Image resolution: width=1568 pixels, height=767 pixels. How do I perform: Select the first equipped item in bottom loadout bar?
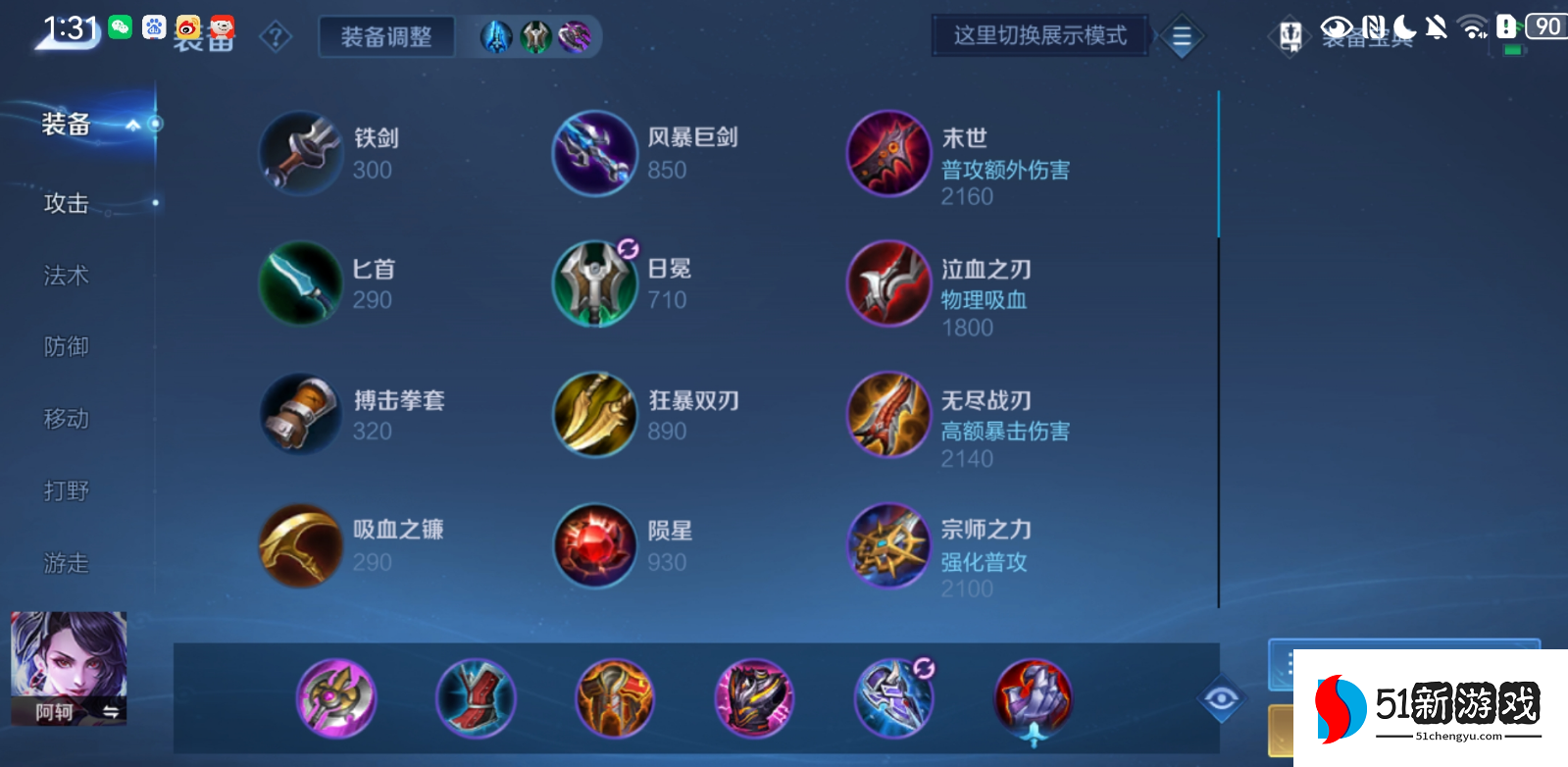[x=337, y=697]
